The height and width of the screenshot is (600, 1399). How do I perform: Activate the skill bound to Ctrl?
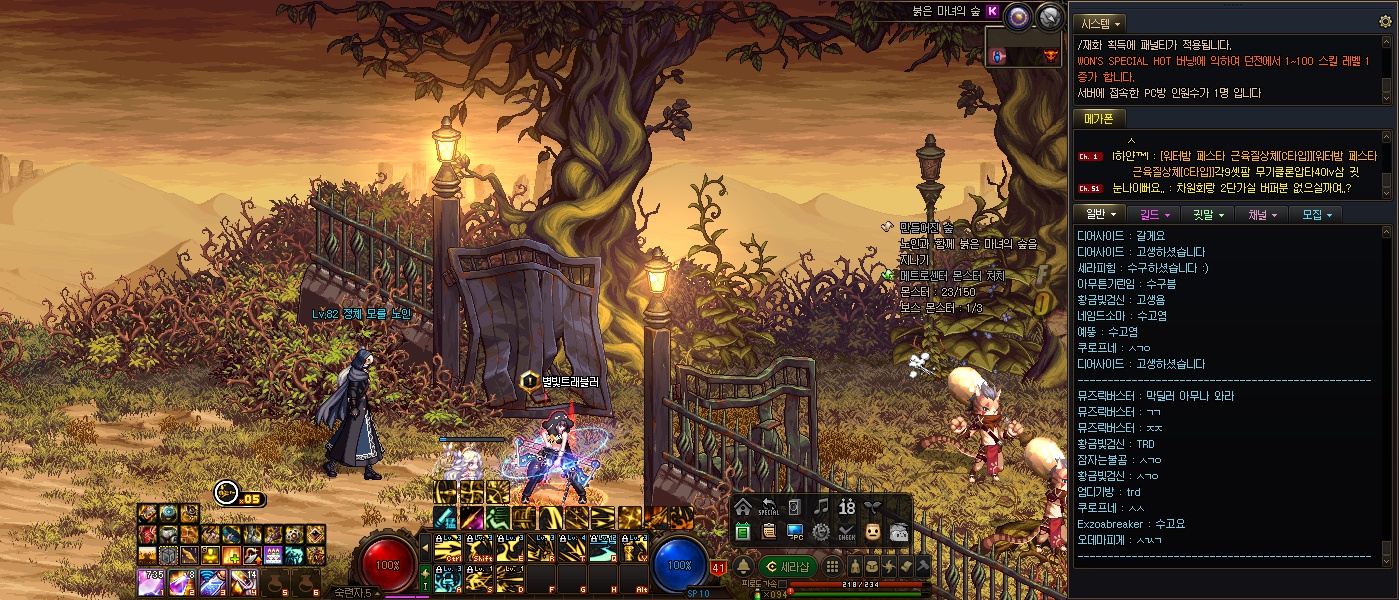click(447, 549)
